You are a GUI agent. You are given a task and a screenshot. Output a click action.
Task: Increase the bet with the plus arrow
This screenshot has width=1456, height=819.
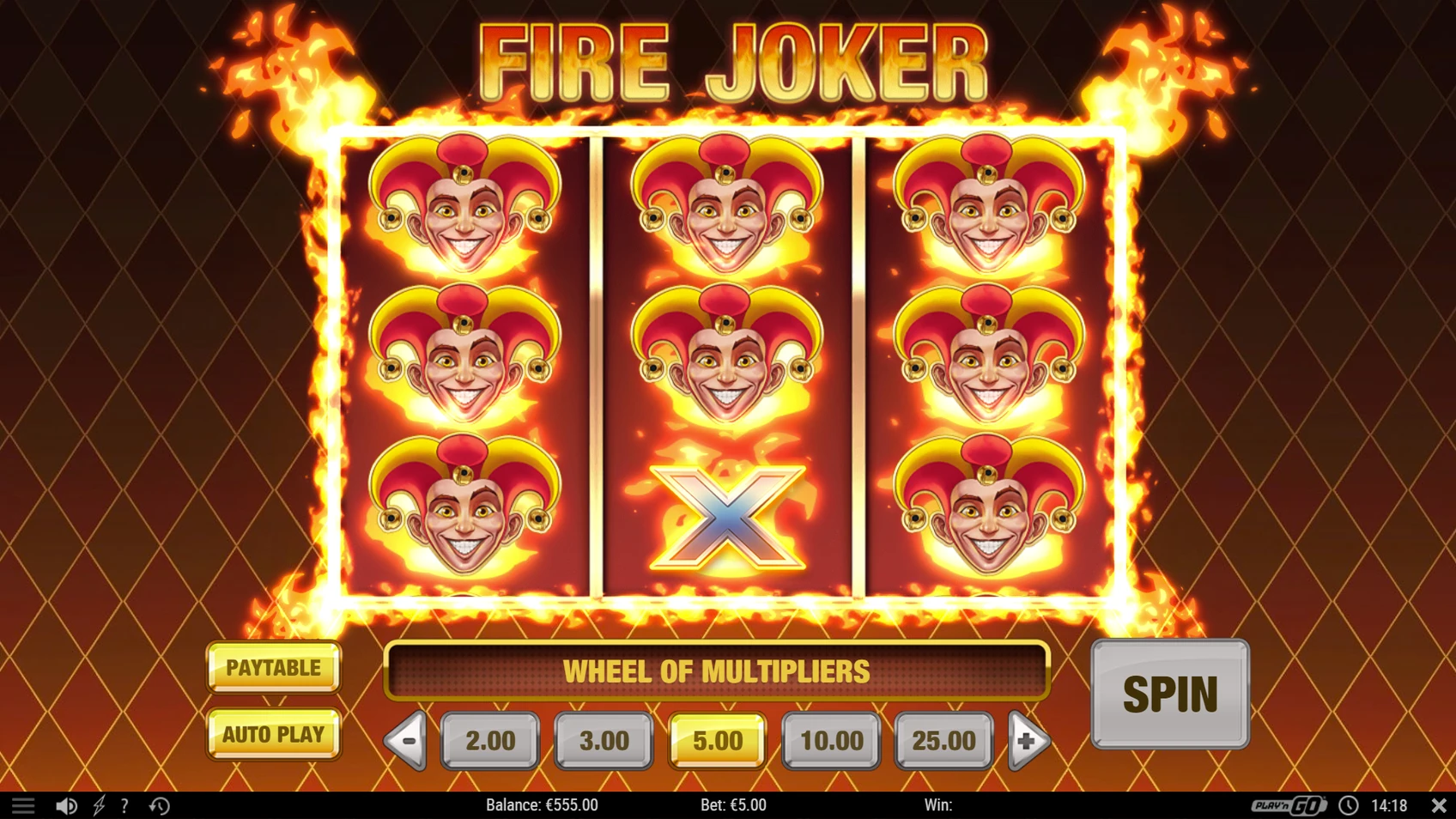[1028, 740]
